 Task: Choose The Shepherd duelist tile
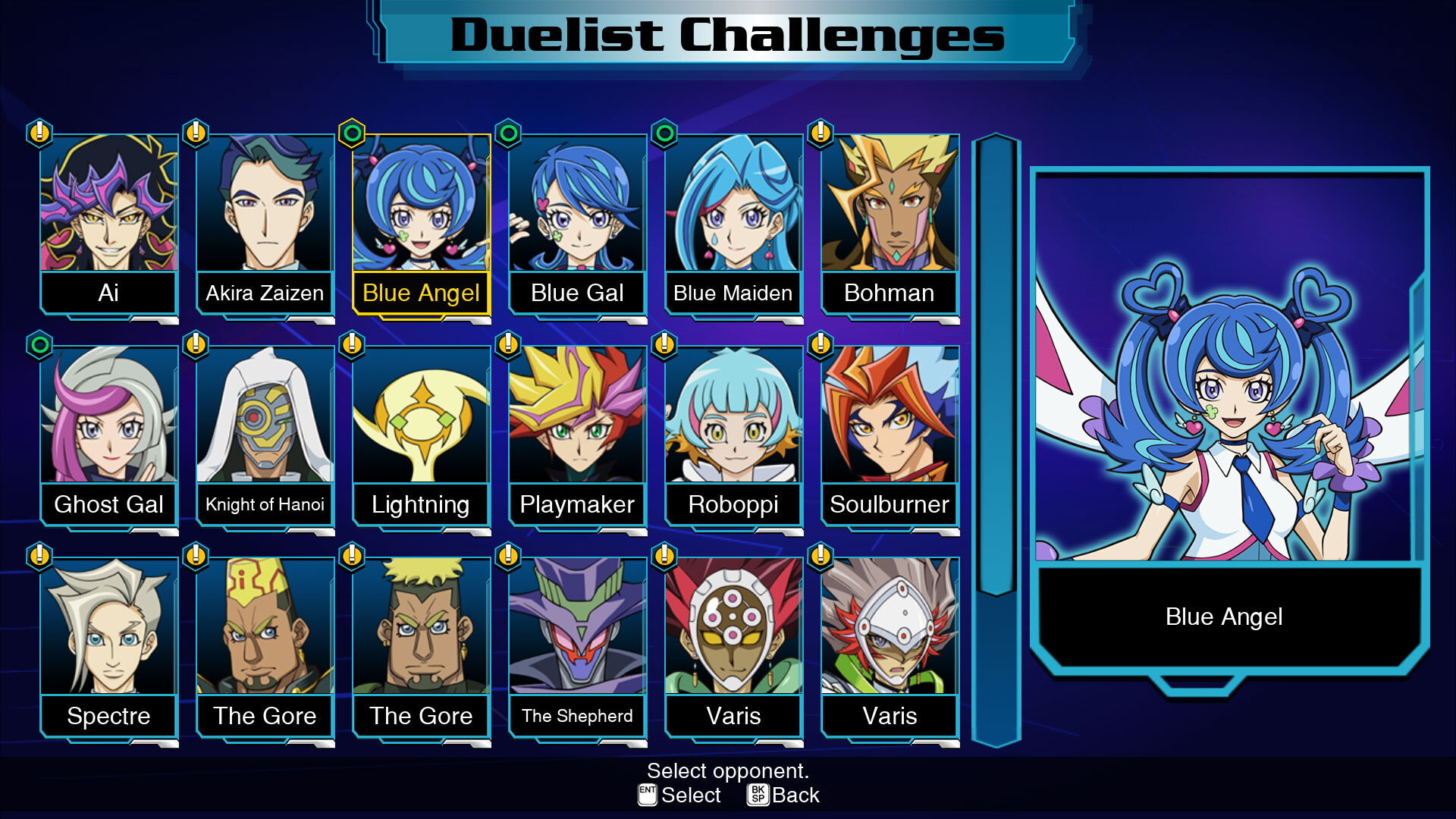point(577,647)
